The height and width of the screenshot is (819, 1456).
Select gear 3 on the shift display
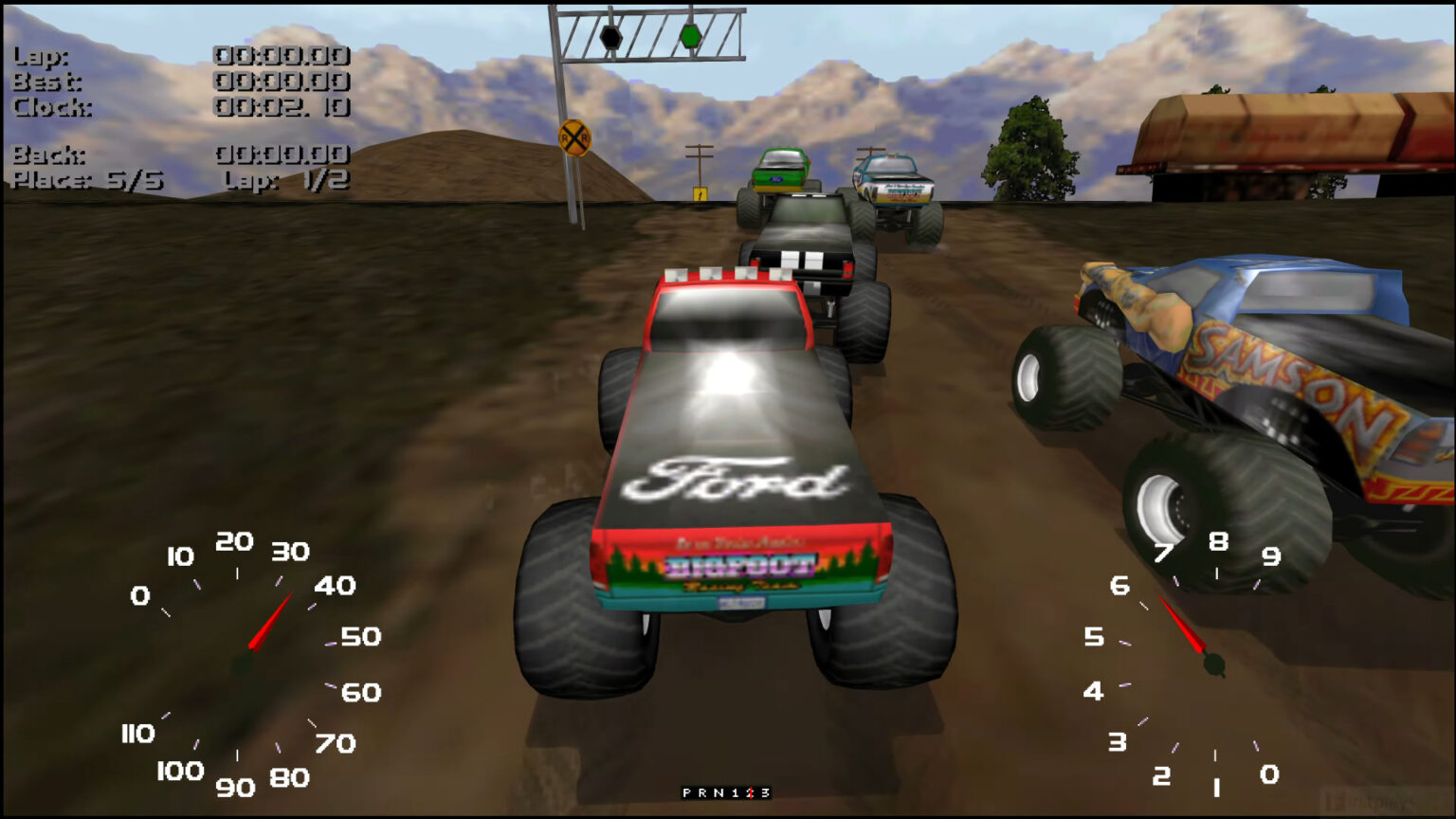[x=766, y=792]
